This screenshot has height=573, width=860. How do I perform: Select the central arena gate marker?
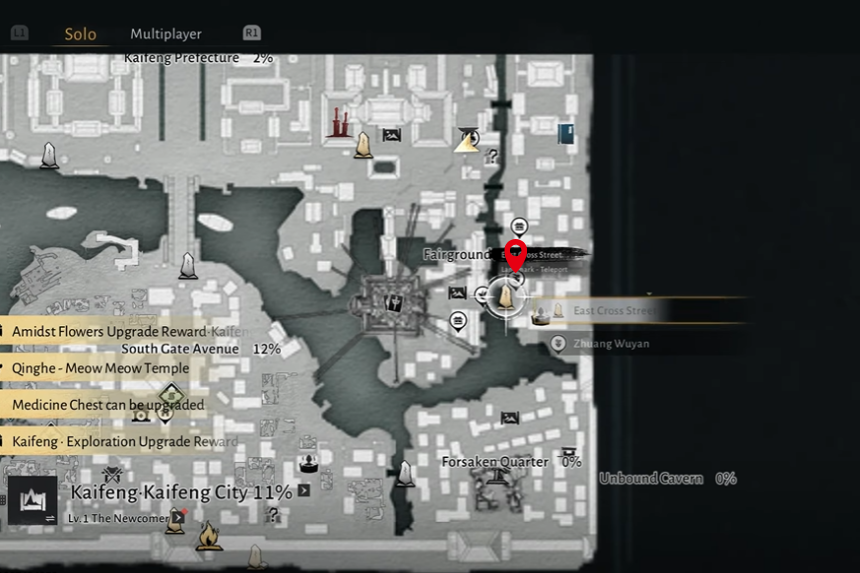pos(395,301)
